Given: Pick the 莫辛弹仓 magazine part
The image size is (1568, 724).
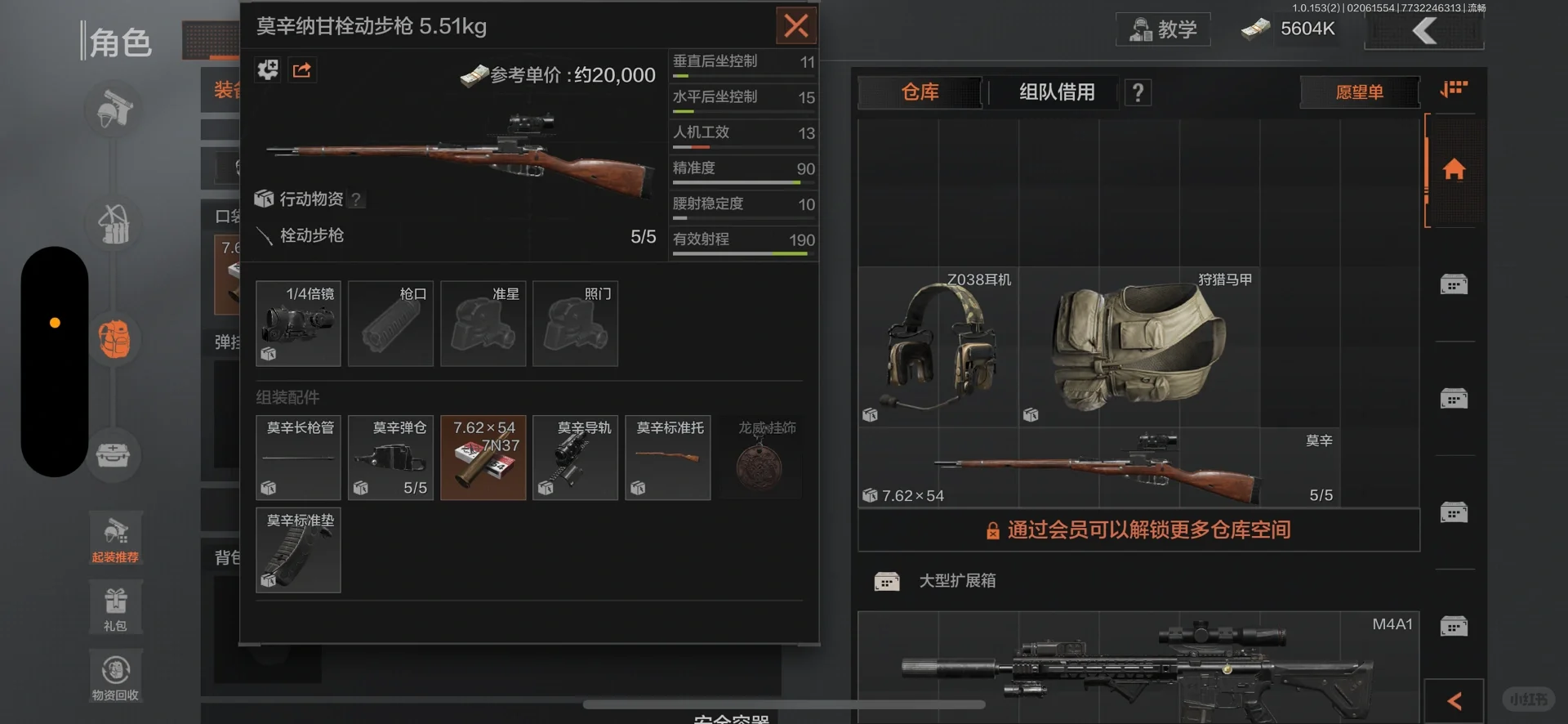Looking at the screenshot, I should 390,458.
